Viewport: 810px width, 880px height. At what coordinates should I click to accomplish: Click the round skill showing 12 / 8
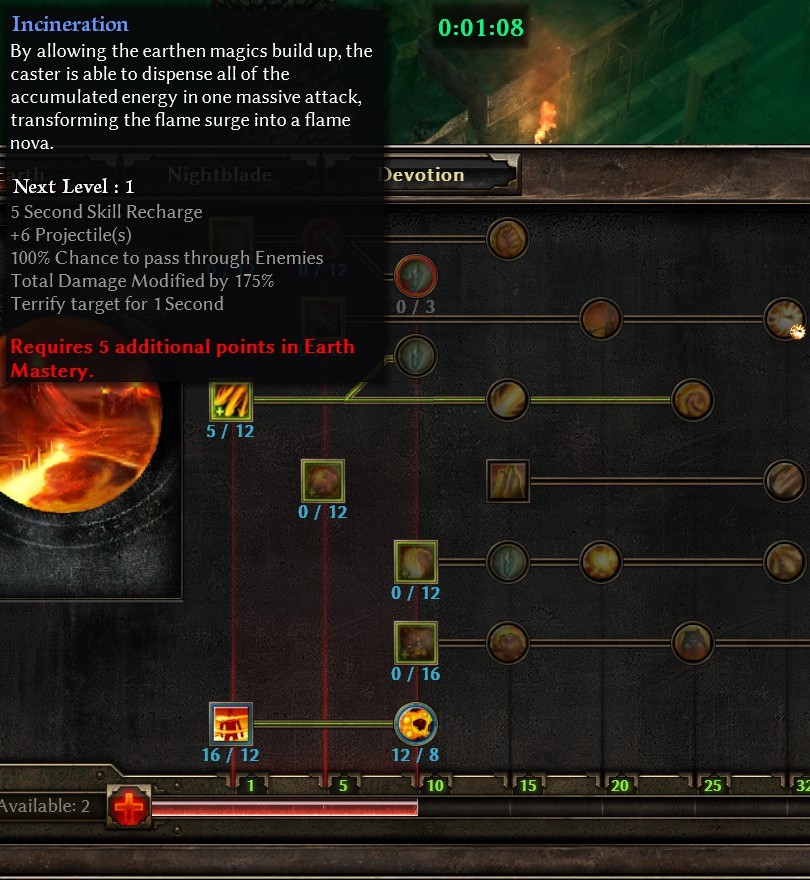416,724
